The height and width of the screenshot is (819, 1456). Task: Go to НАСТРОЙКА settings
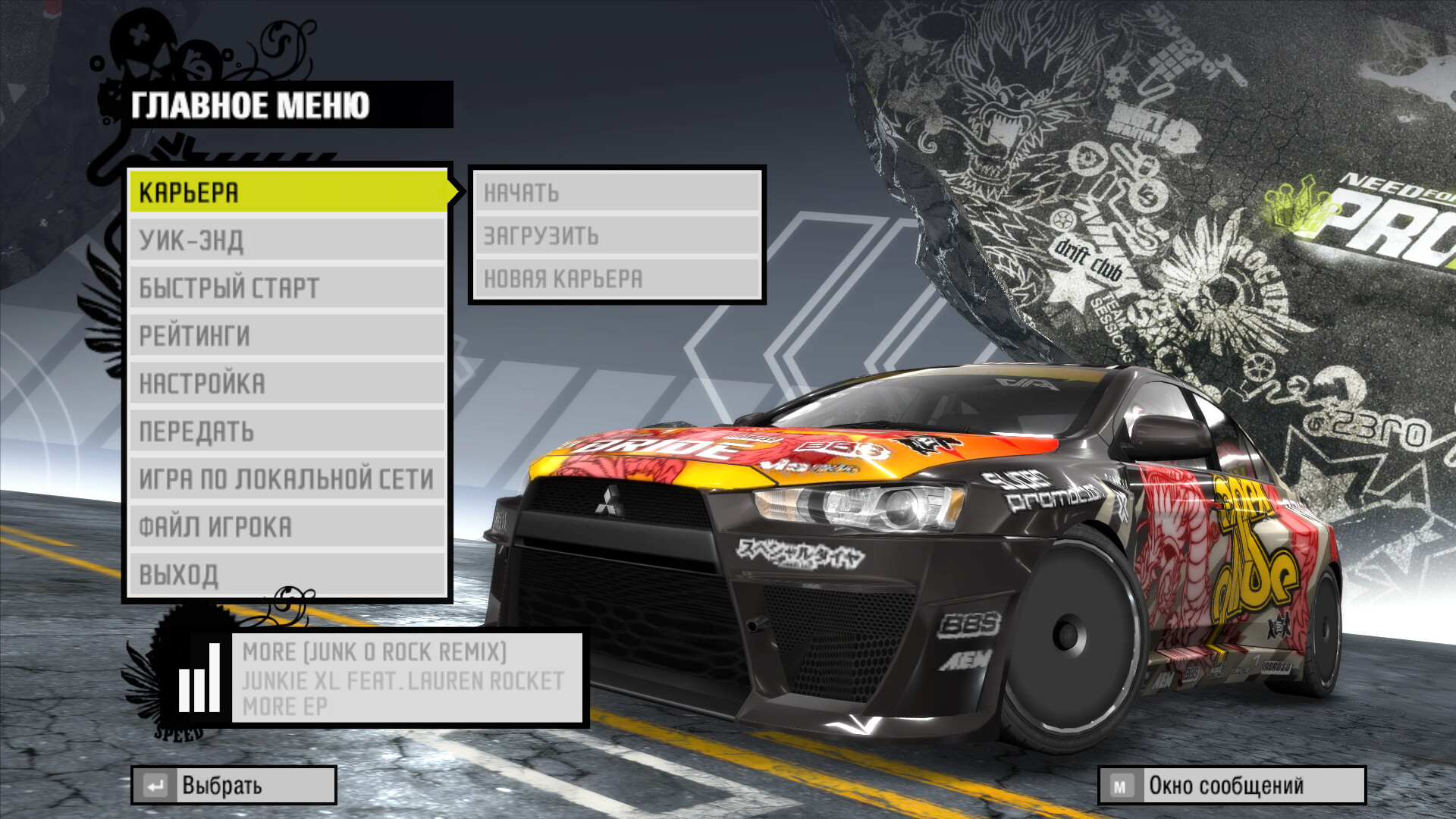[x=288, y=384]
